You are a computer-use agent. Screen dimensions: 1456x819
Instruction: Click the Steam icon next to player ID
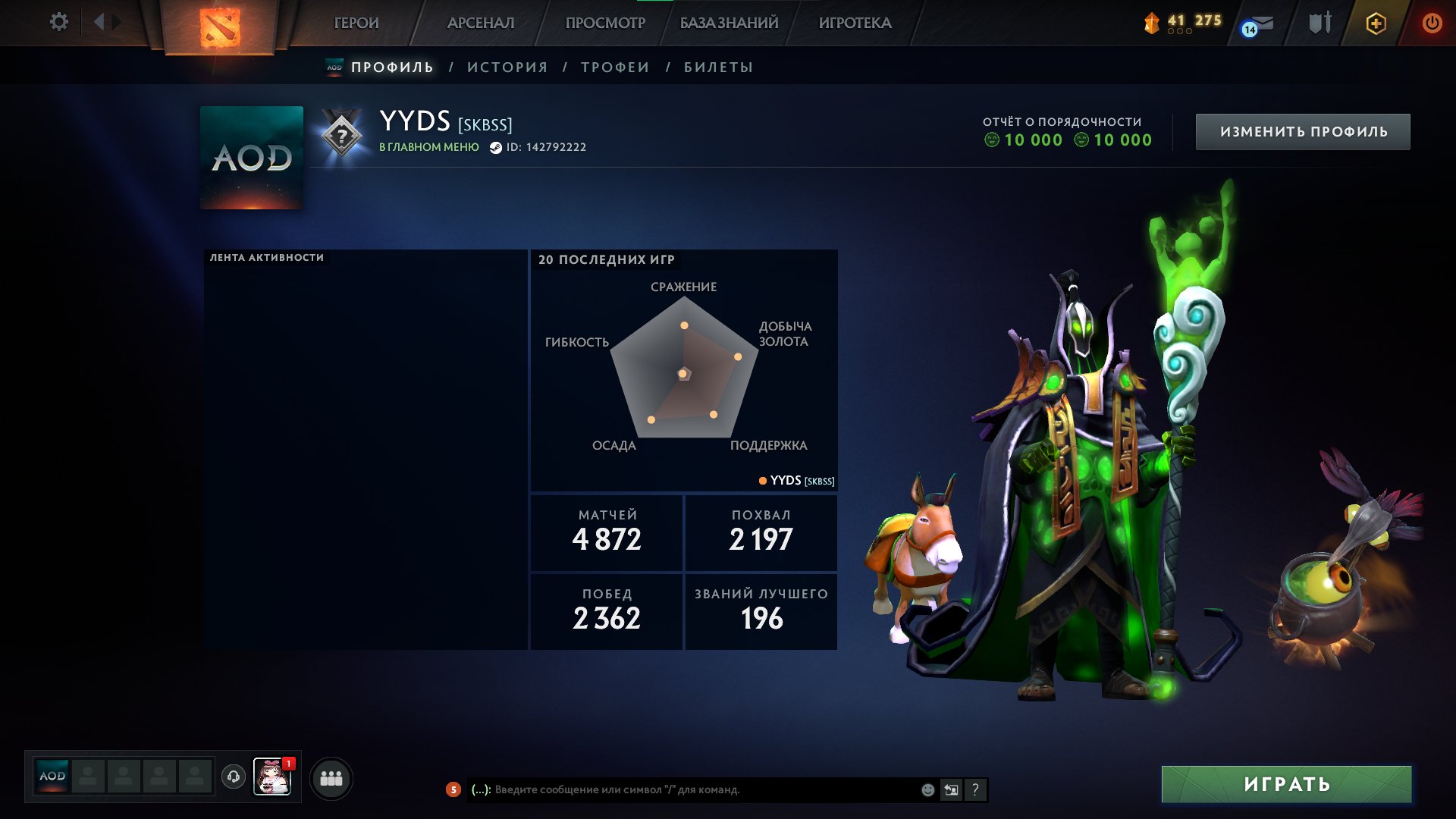(497, 147)
